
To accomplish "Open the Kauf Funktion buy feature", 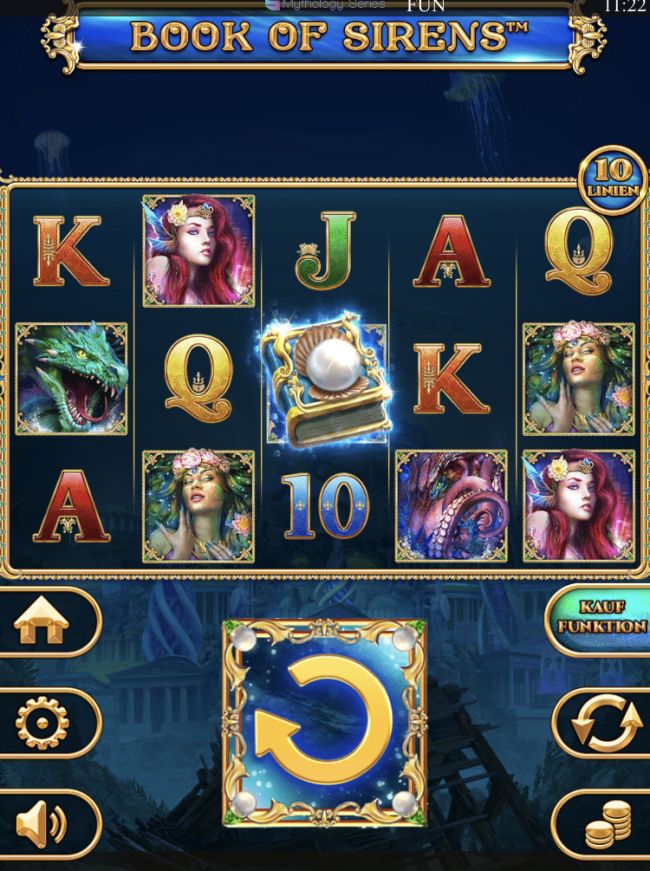I will (602, 618).
